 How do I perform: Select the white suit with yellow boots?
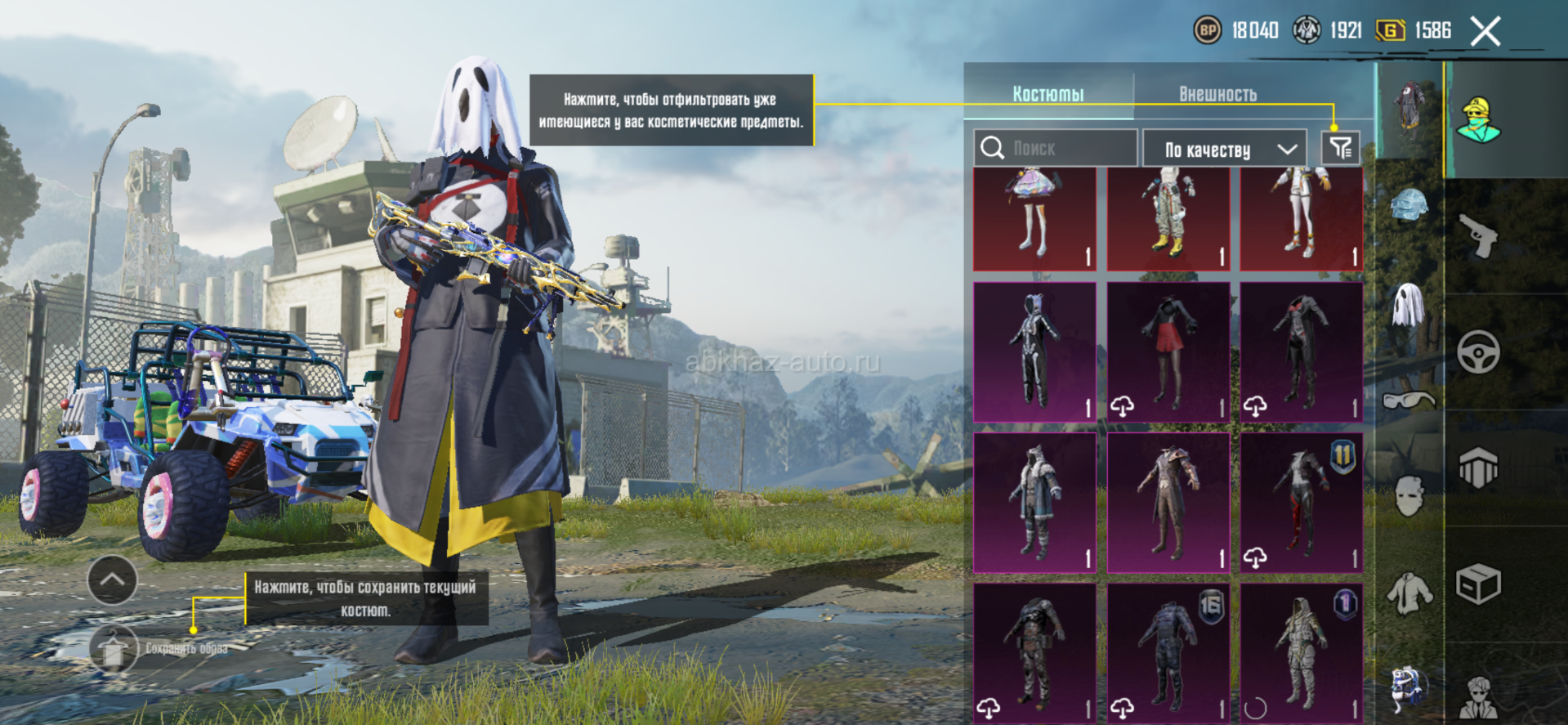[x=1168, y=218]
